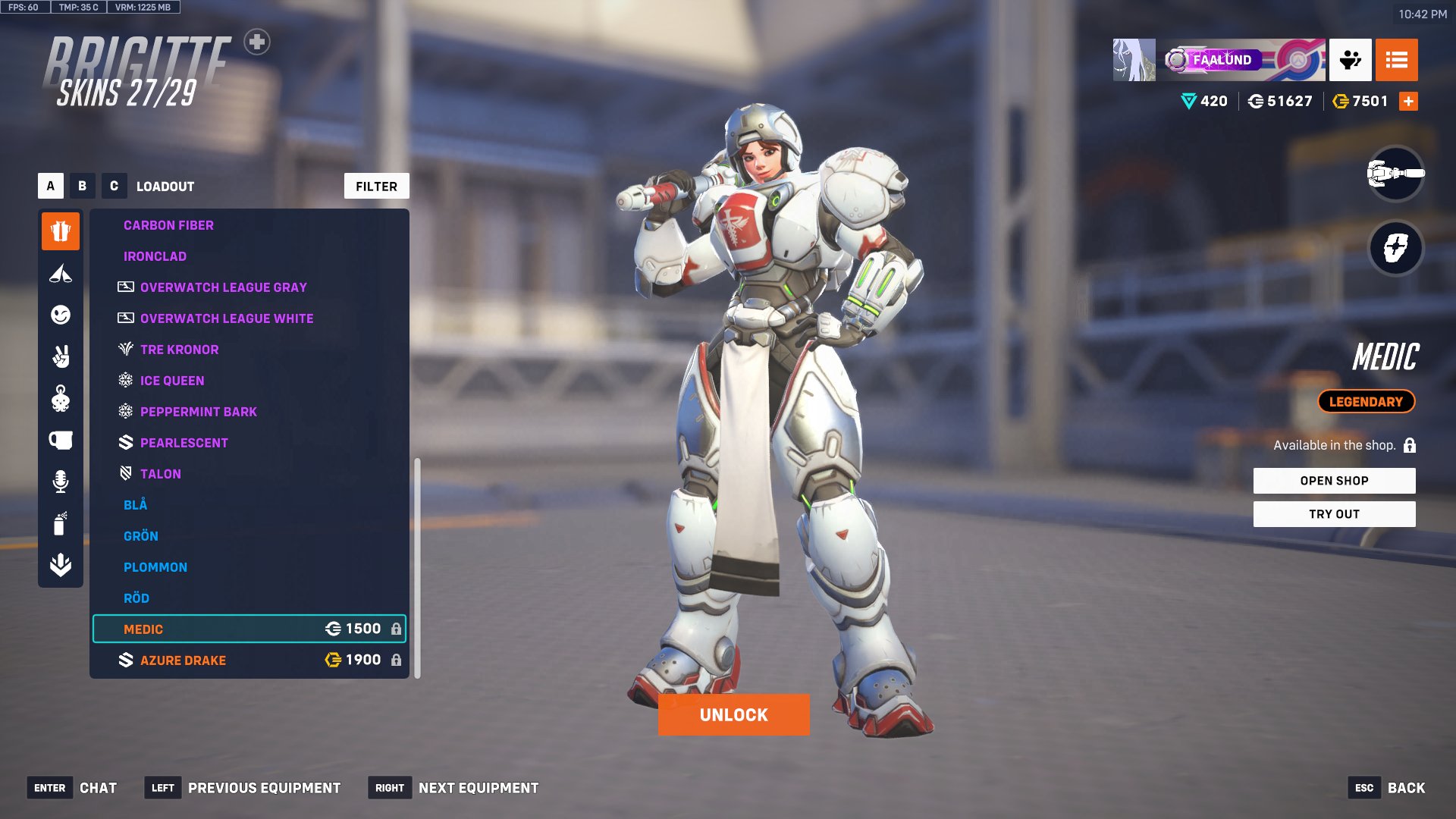The height and width of the screenshot is (819, 1456).
Task: Open the main menu list icon
Action: (x=1396, y=60)
